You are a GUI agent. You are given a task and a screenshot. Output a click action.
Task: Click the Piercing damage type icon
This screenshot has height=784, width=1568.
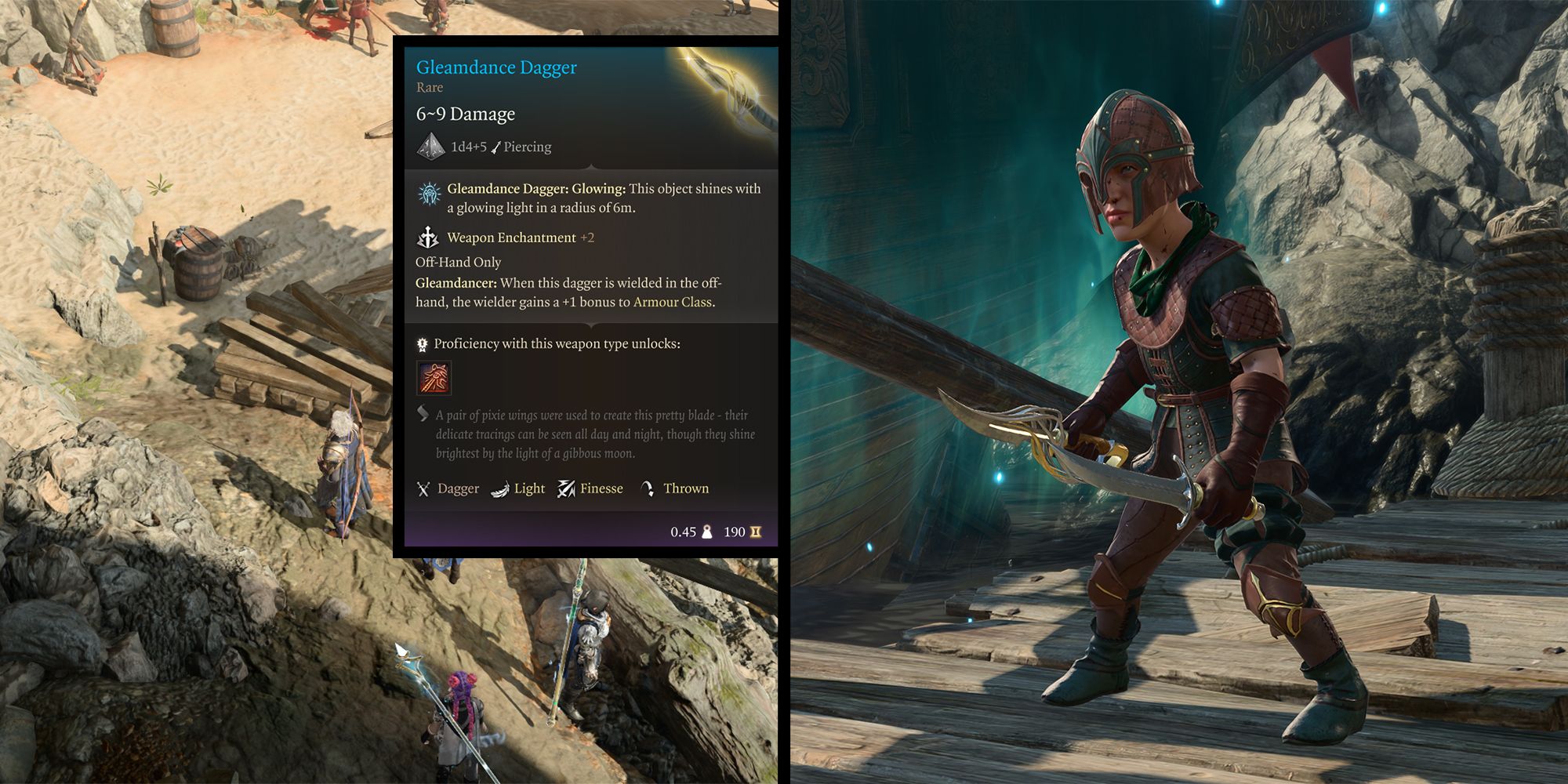(x=496, y=147)
